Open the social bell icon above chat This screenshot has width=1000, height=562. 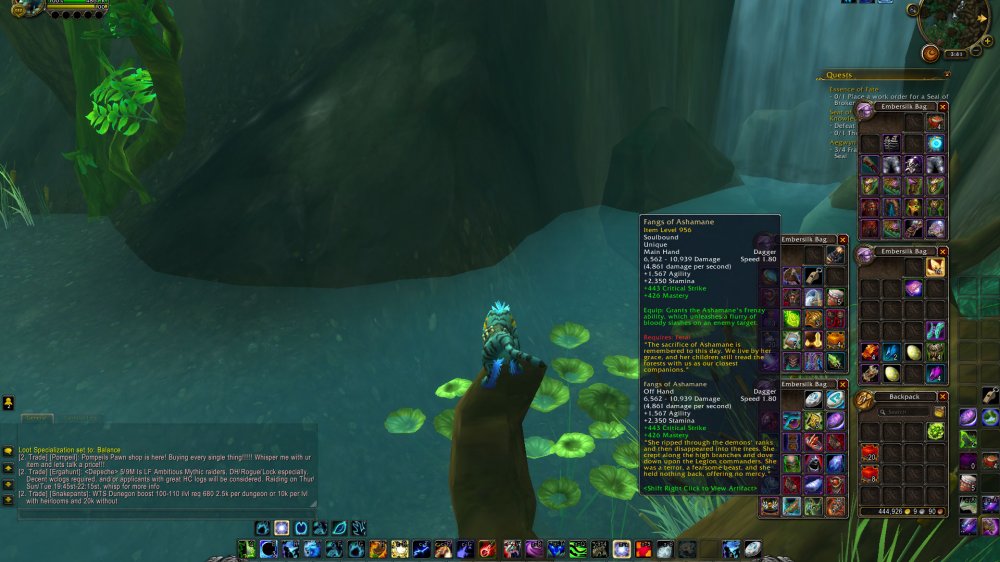[x=8, y=403]
